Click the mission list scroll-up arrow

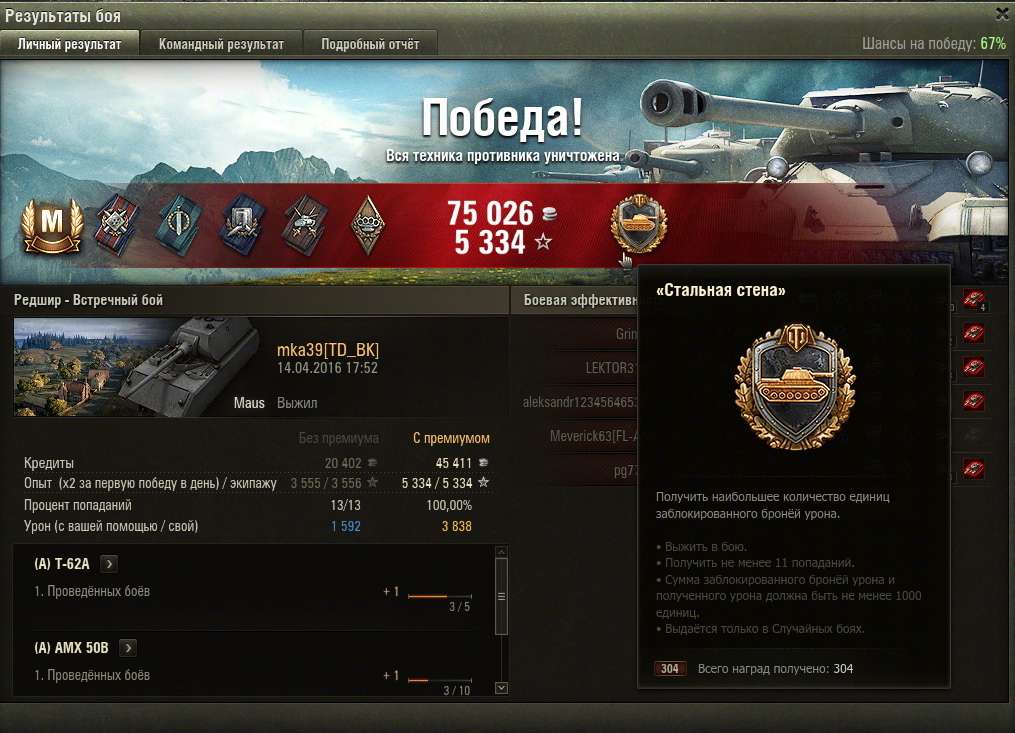(x=501, y=551)
